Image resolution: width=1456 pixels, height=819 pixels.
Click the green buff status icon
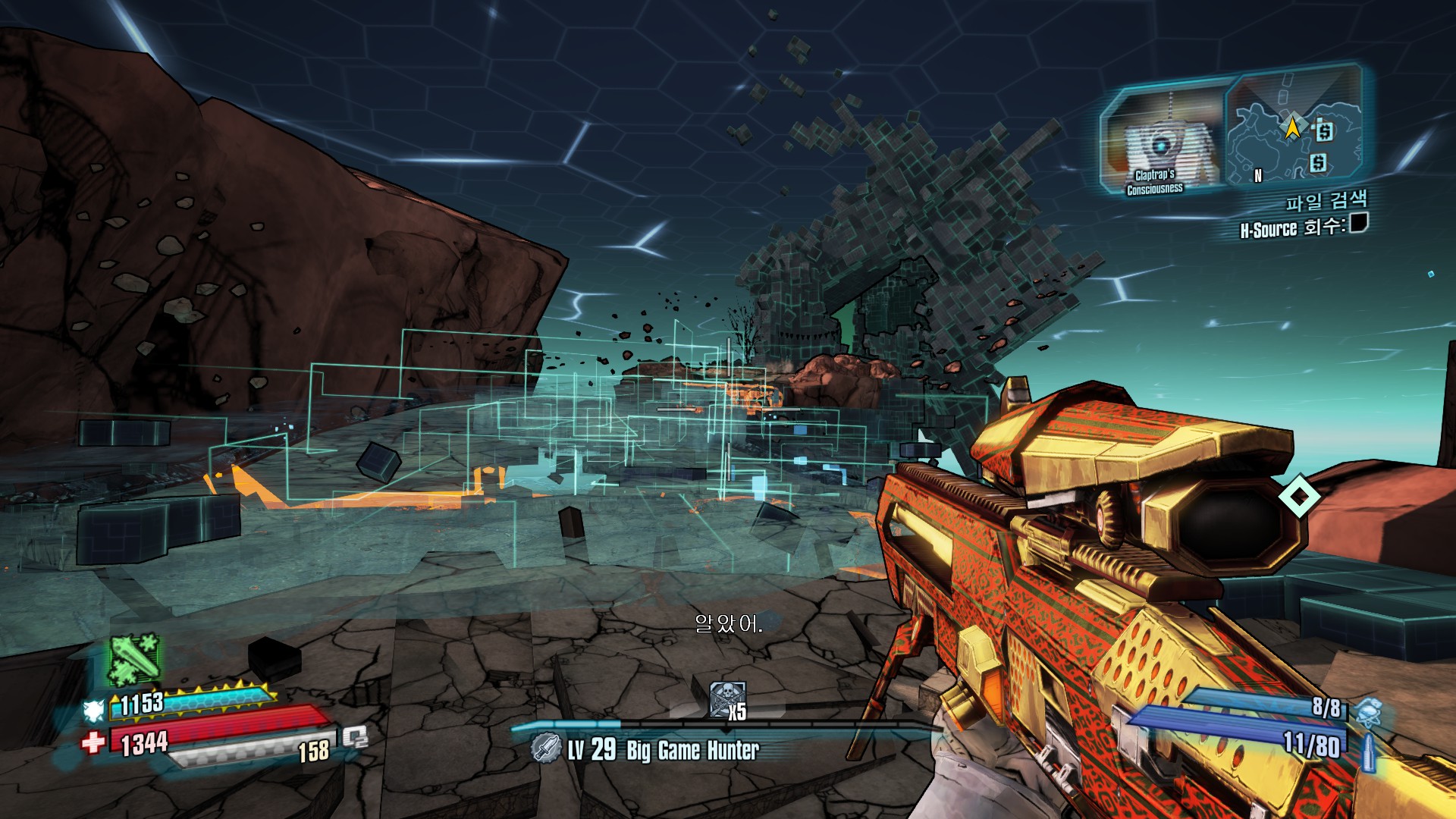click(x=134, y=657)
